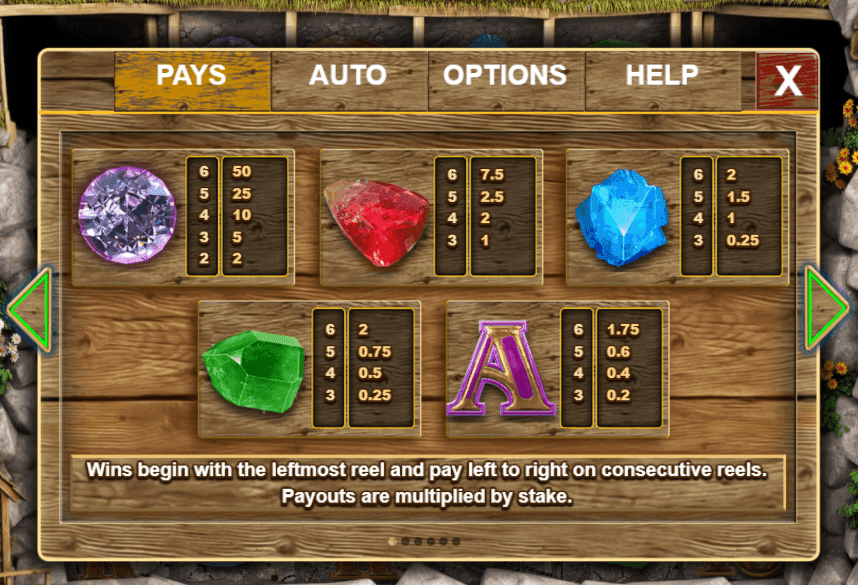
Task: Switch to the PAYS tab
Action: pyautogui.click(x=192, y=77)
